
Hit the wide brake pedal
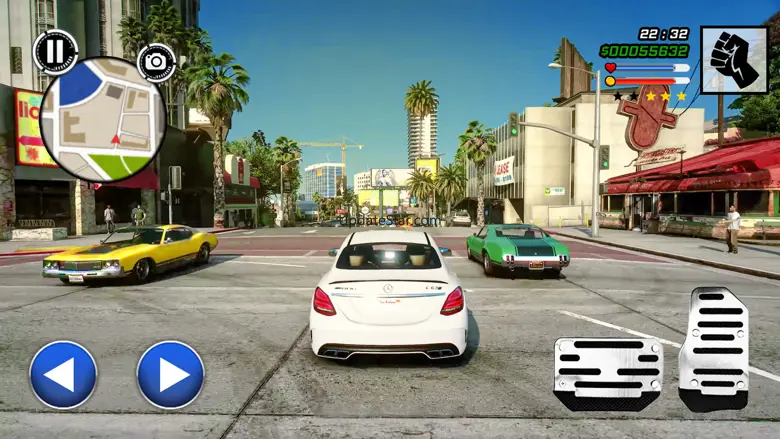click(x=608, y=372)
